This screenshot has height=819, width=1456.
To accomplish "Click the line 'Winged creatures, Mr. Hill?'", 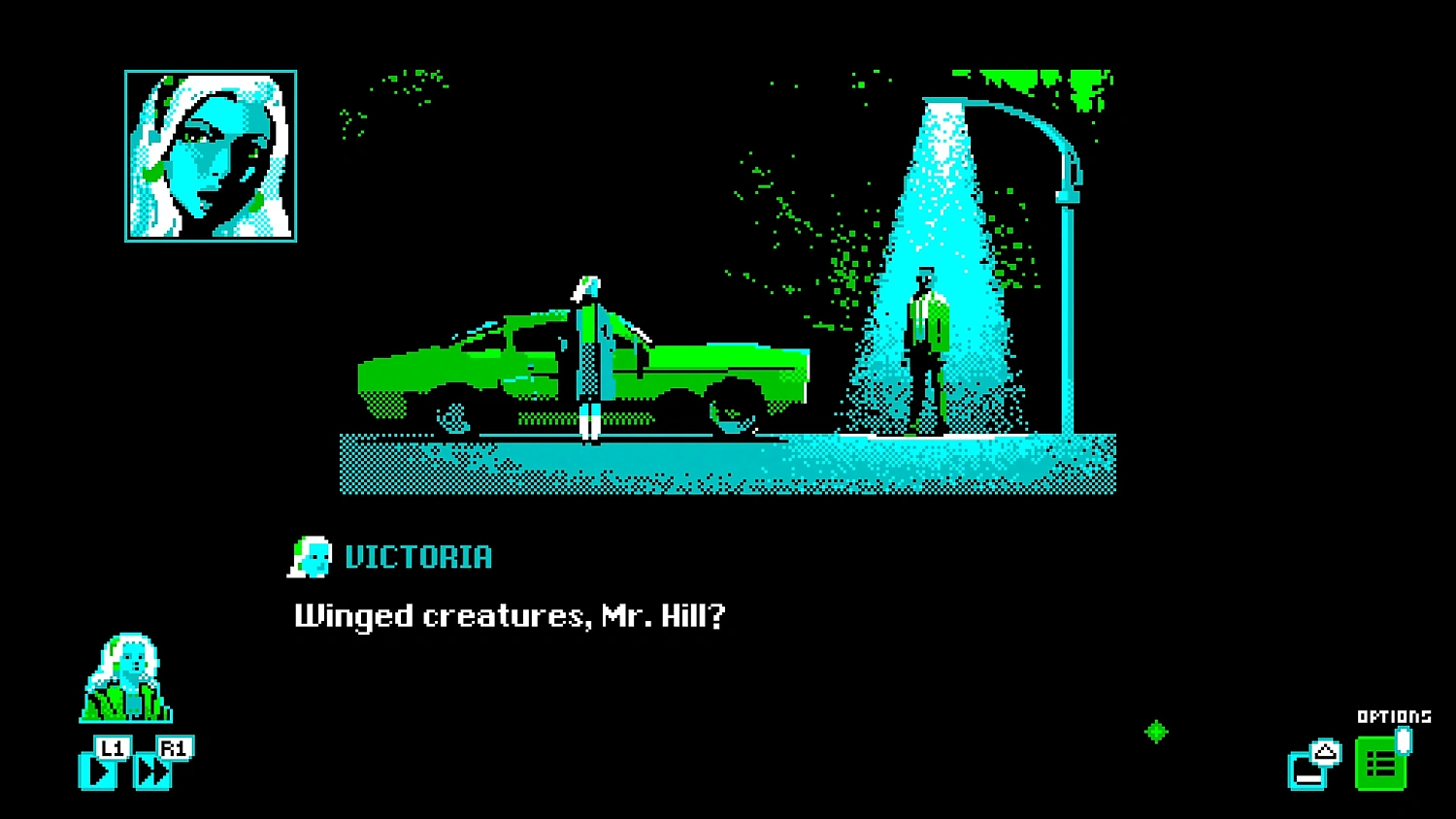I will [x=510, y=613].
